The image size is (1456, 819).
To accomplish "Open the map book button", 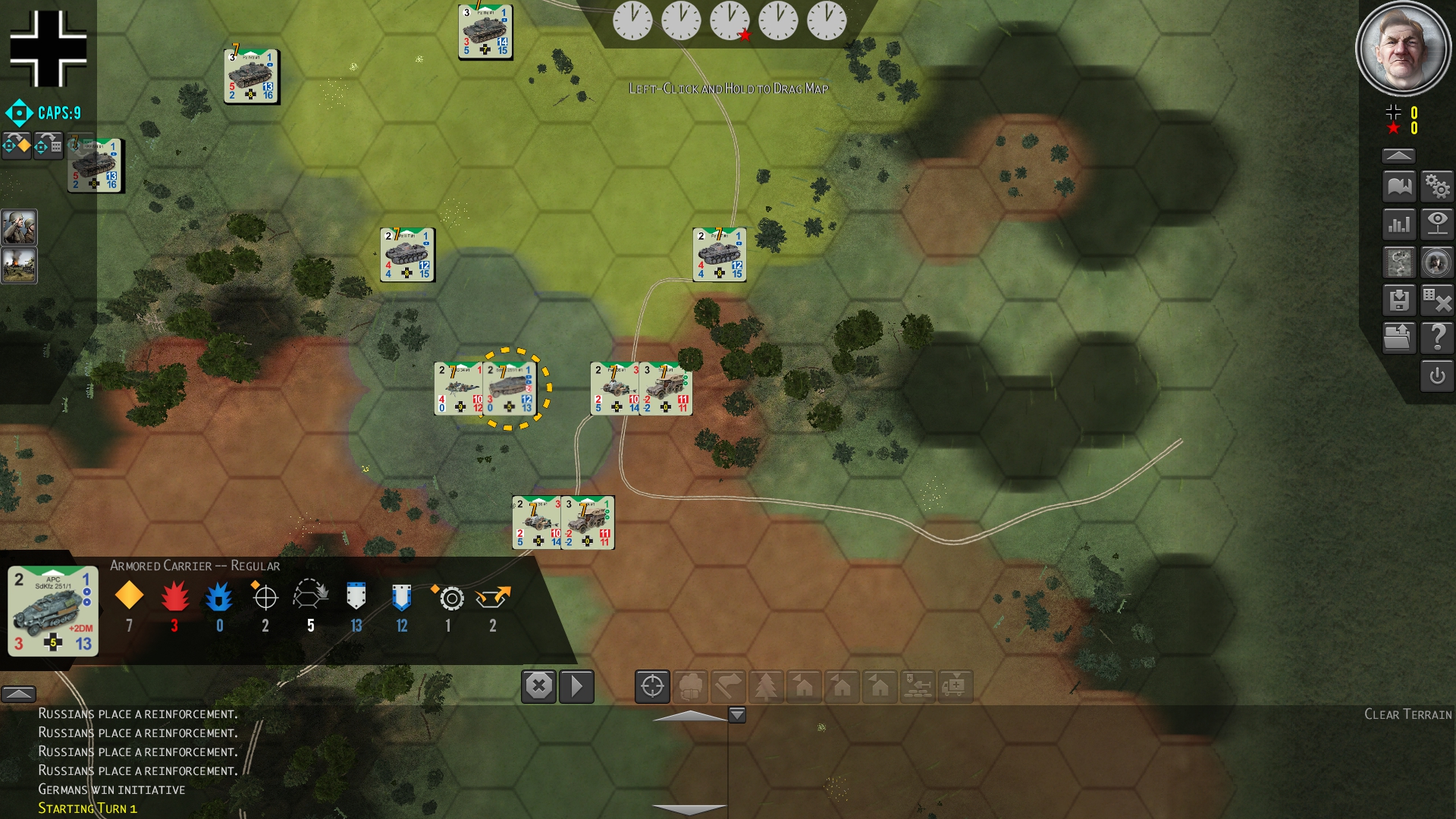I will (1399, 186).
